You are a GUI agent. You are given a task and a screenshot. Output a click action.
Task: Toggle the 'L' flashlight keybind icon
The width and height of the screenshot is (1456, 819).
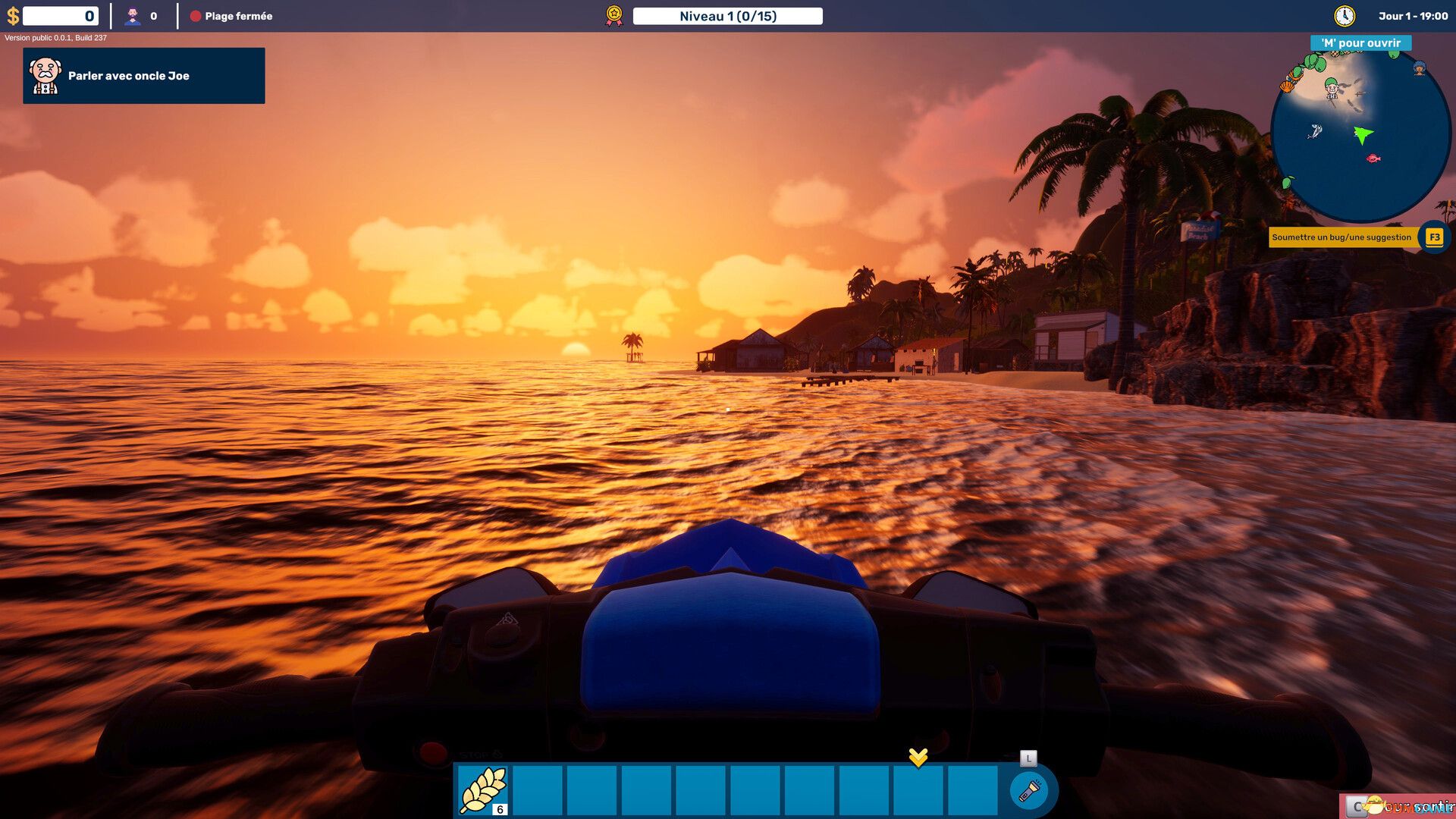tap(1028, 757)
